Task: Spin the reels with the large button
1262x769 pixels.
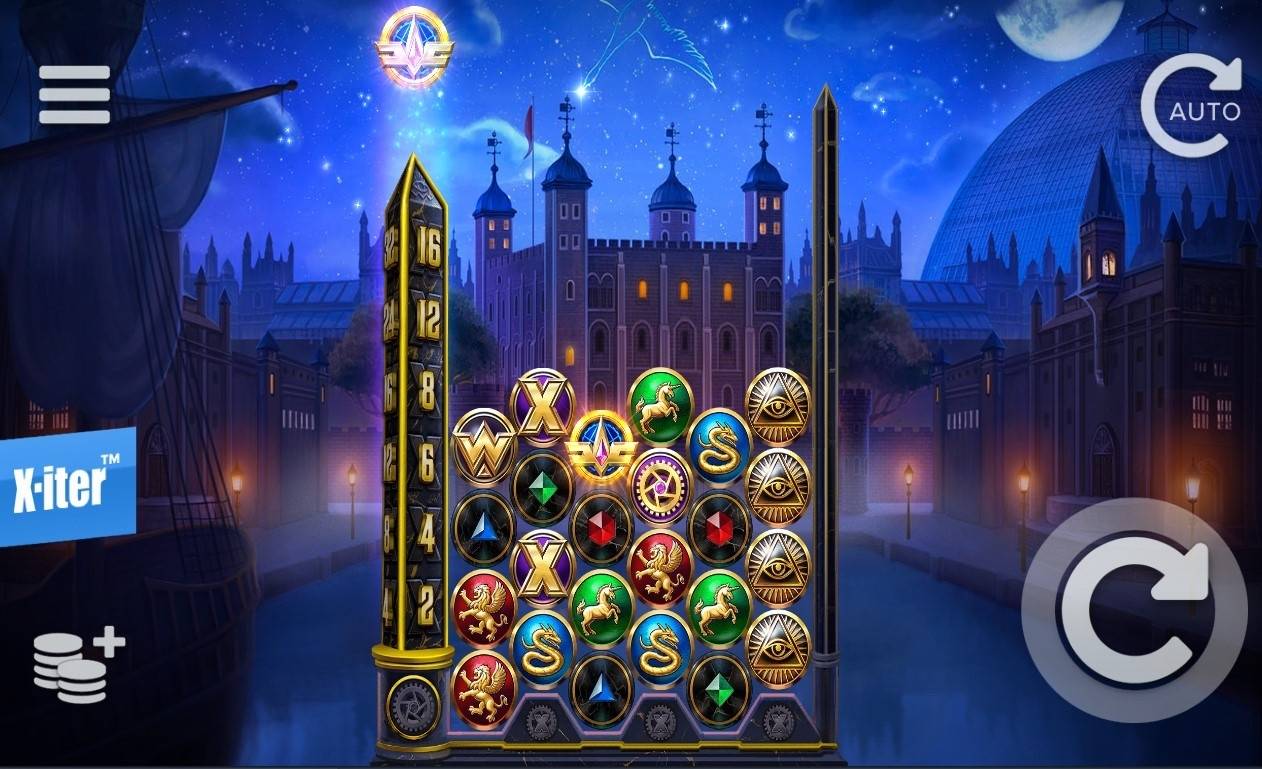Action: (1135, 608)
